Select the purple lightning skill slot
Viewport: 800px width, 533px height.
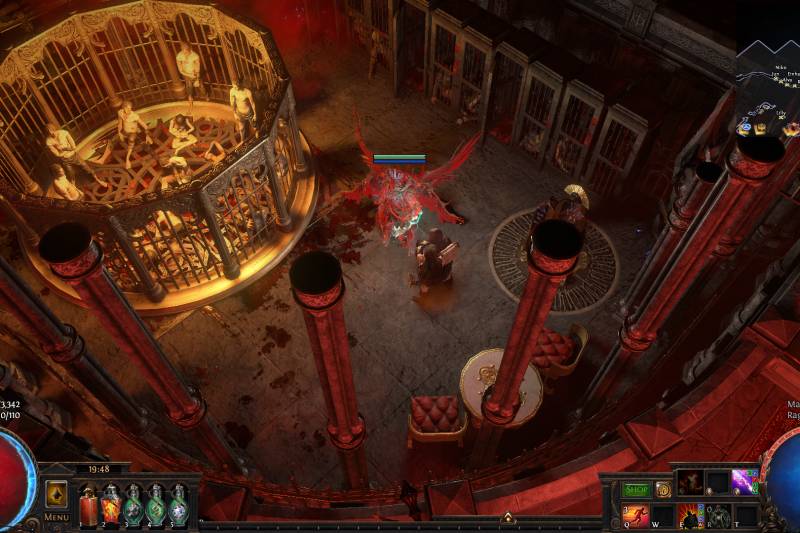point(745,483)
